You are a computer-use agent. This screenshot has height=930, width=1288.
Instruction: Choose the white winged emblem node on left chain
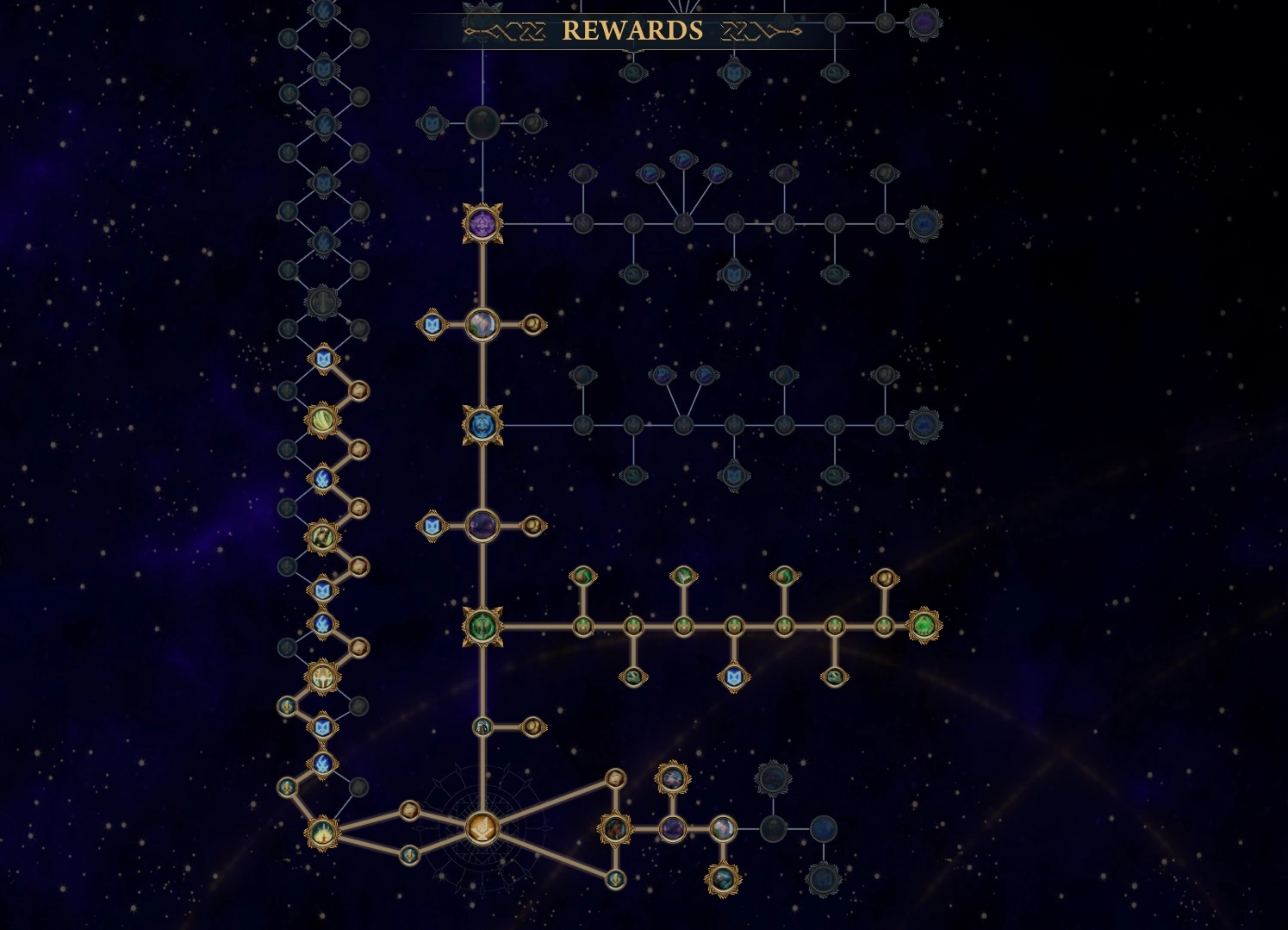tap(323, 677)
